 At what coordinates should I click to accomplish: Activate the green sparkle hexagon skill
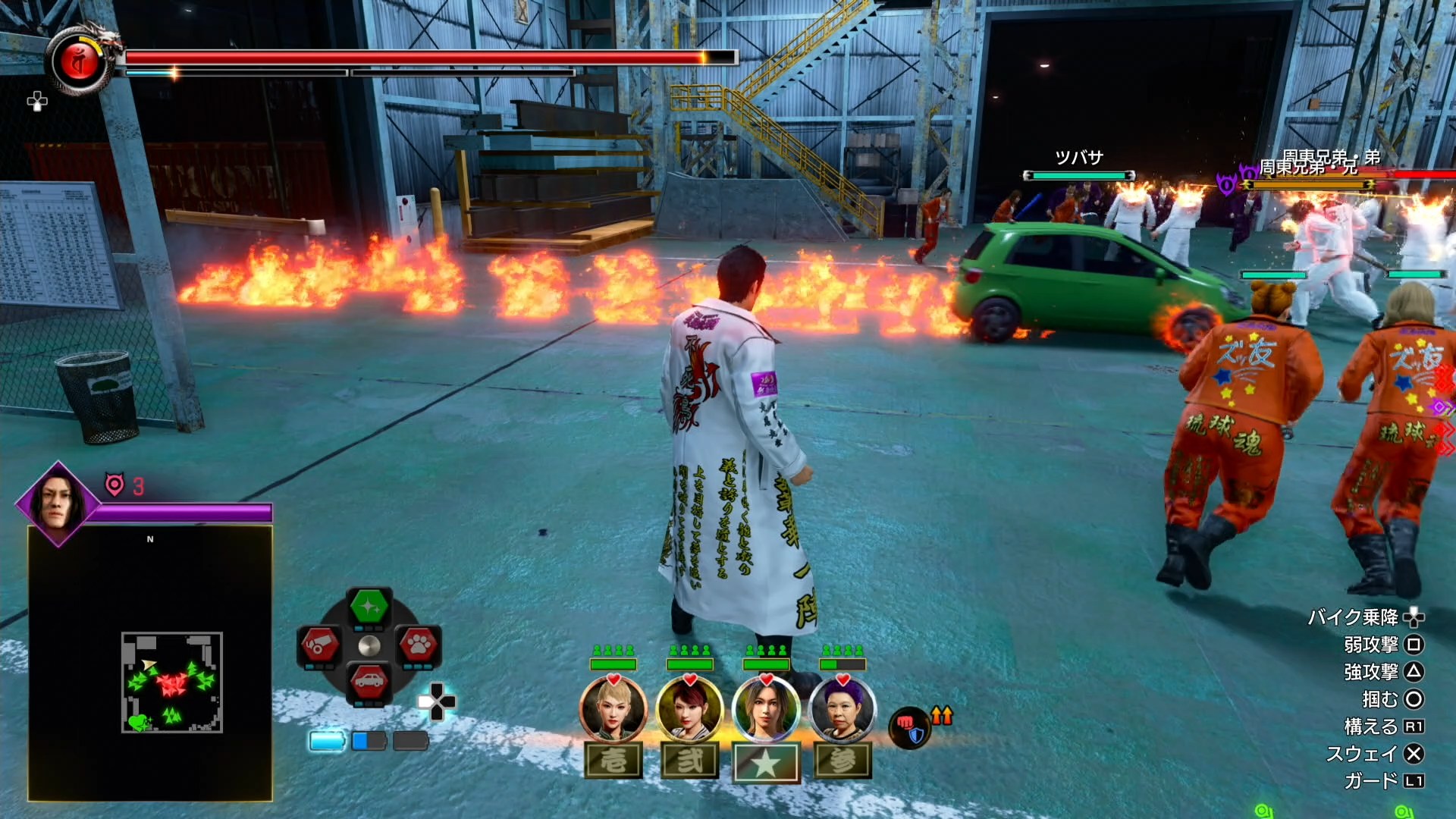(369, 607)
